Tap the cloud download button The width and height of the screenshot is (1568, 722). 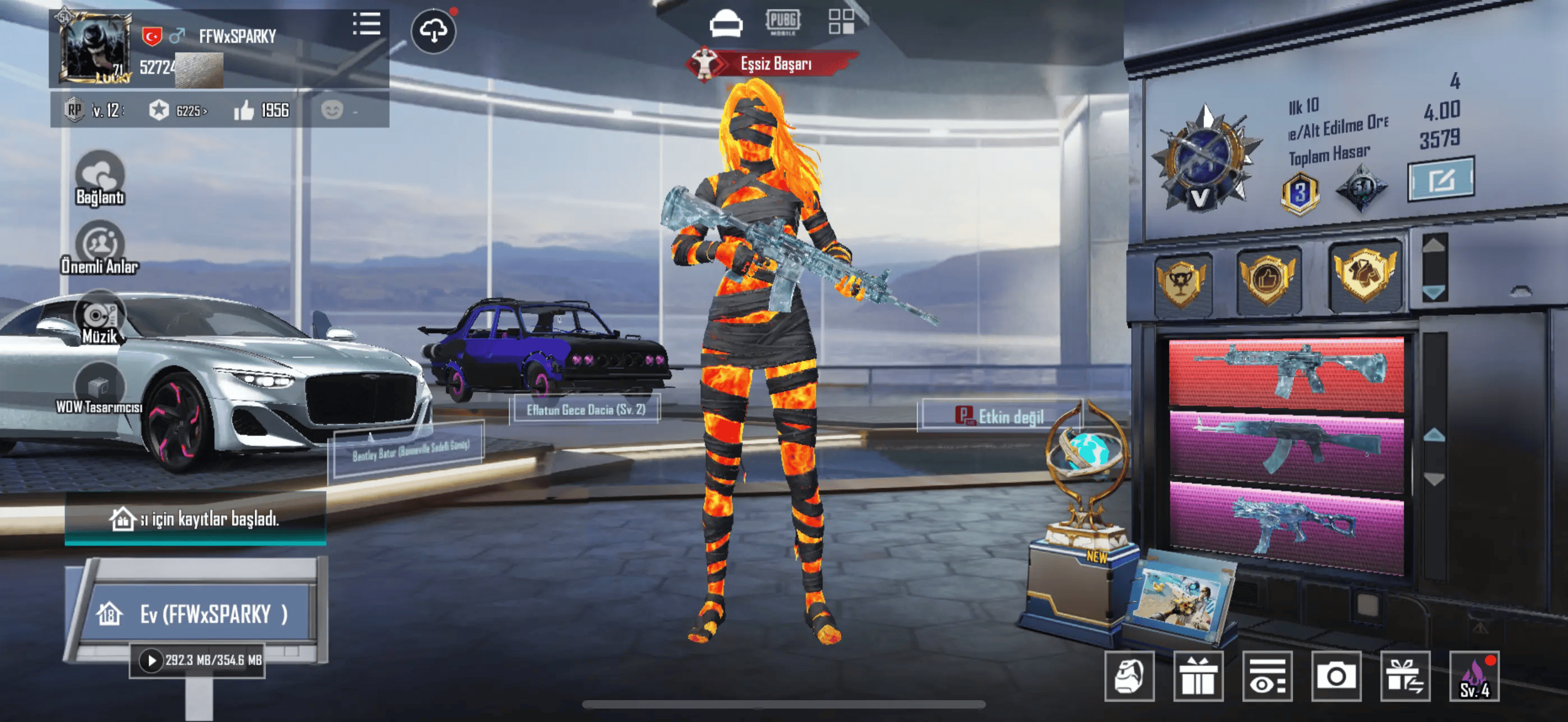433,30
